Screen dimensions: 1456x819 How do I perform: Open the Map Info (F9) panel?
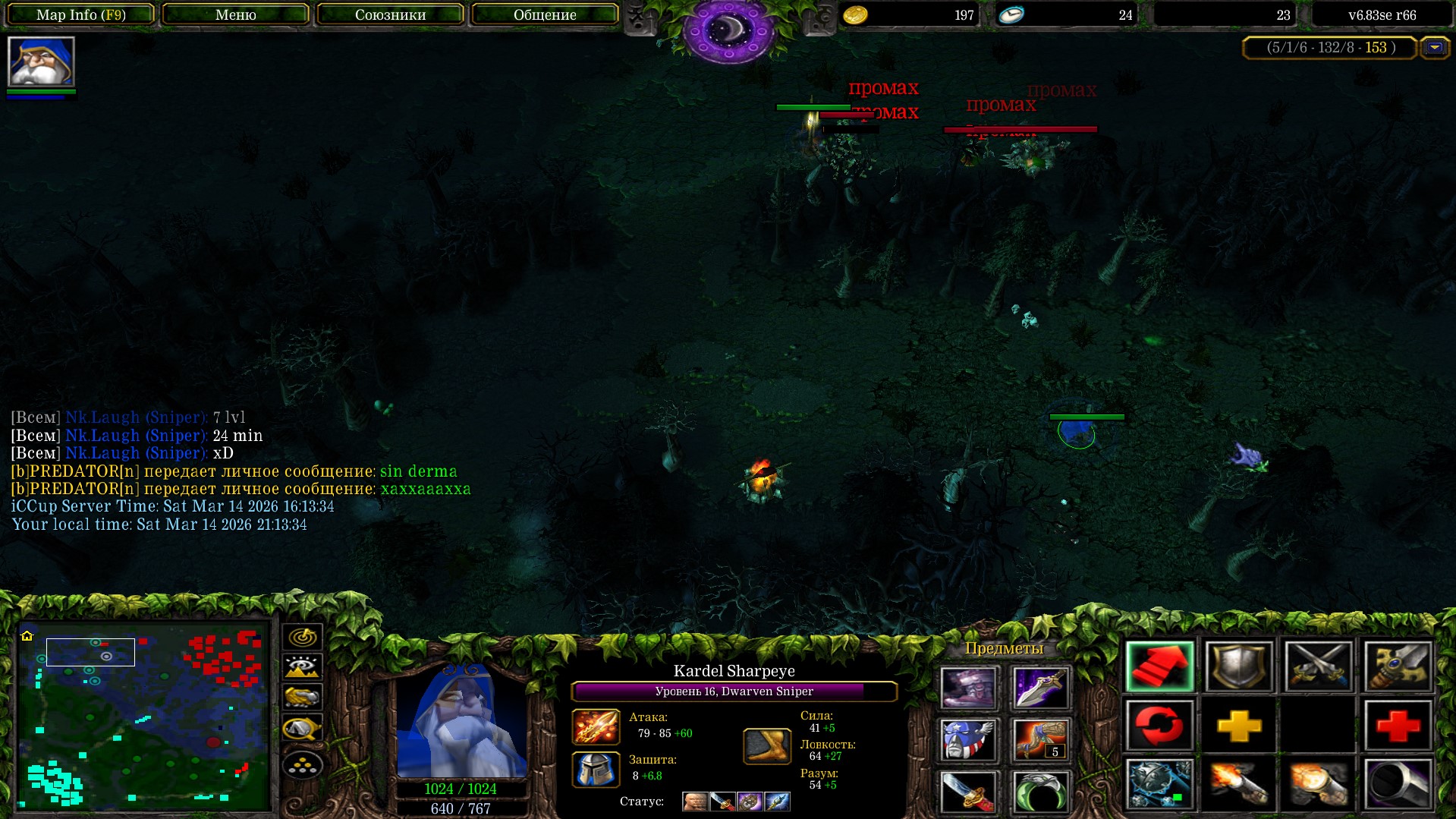pos(80,14)
